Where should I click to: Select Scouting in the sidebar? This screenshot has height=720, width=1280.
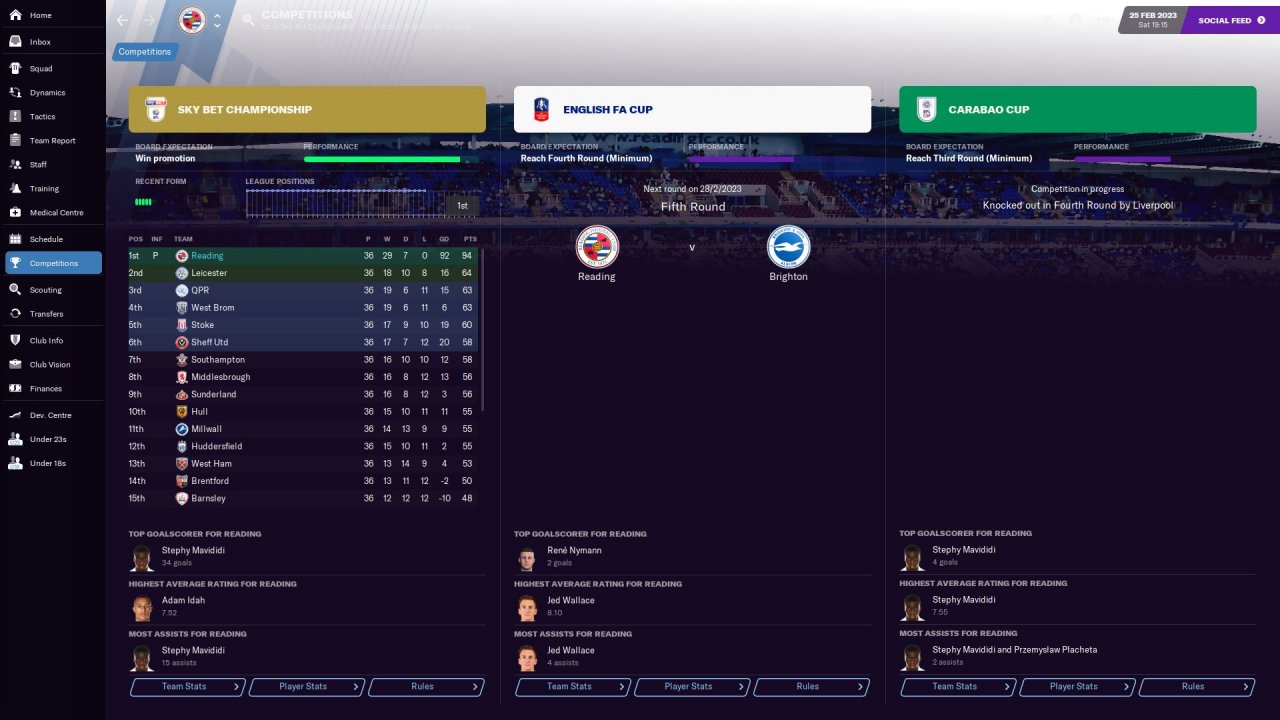pos(45,290)
